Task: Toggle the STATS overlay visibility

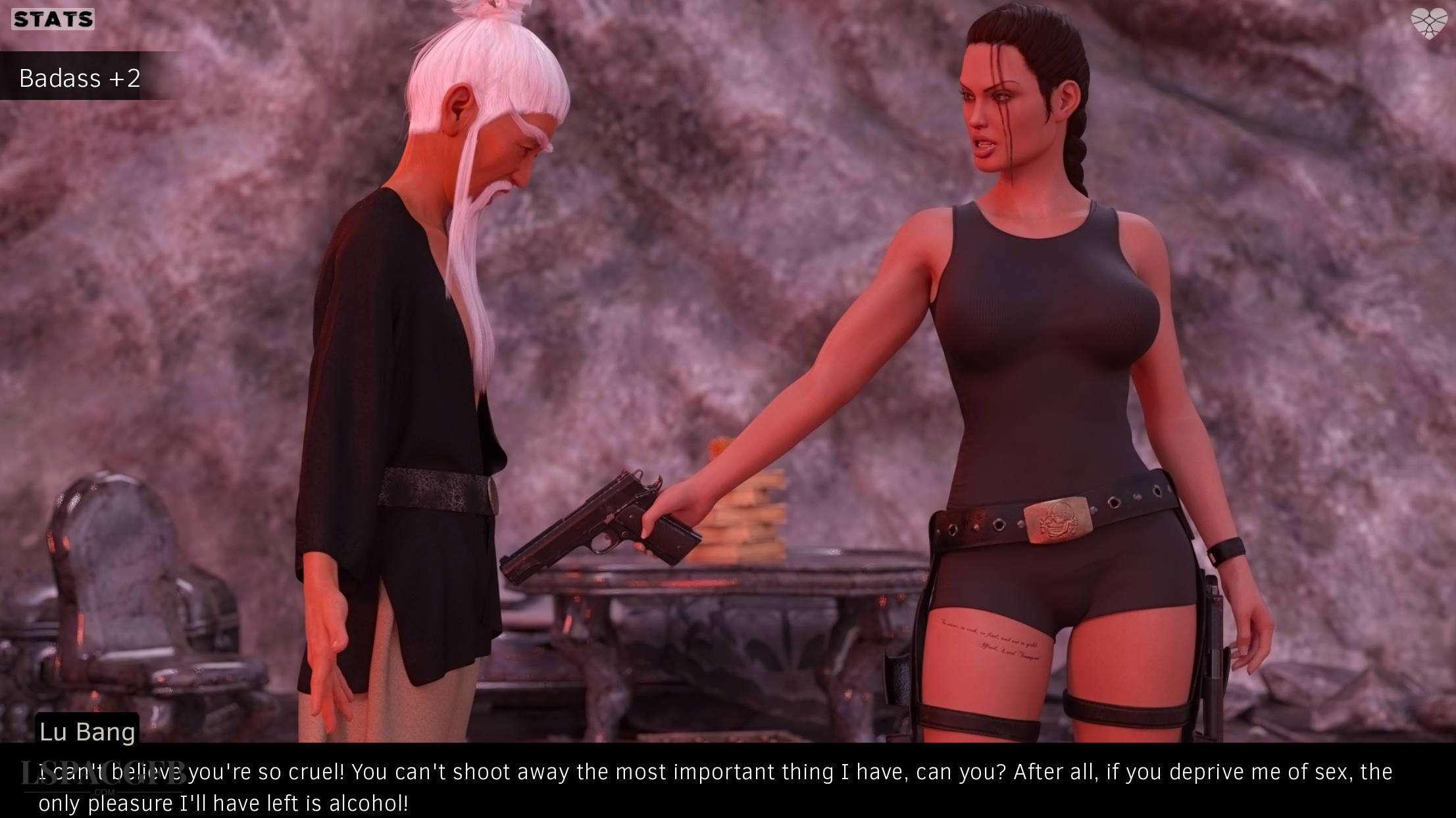Action: point(51,19)
